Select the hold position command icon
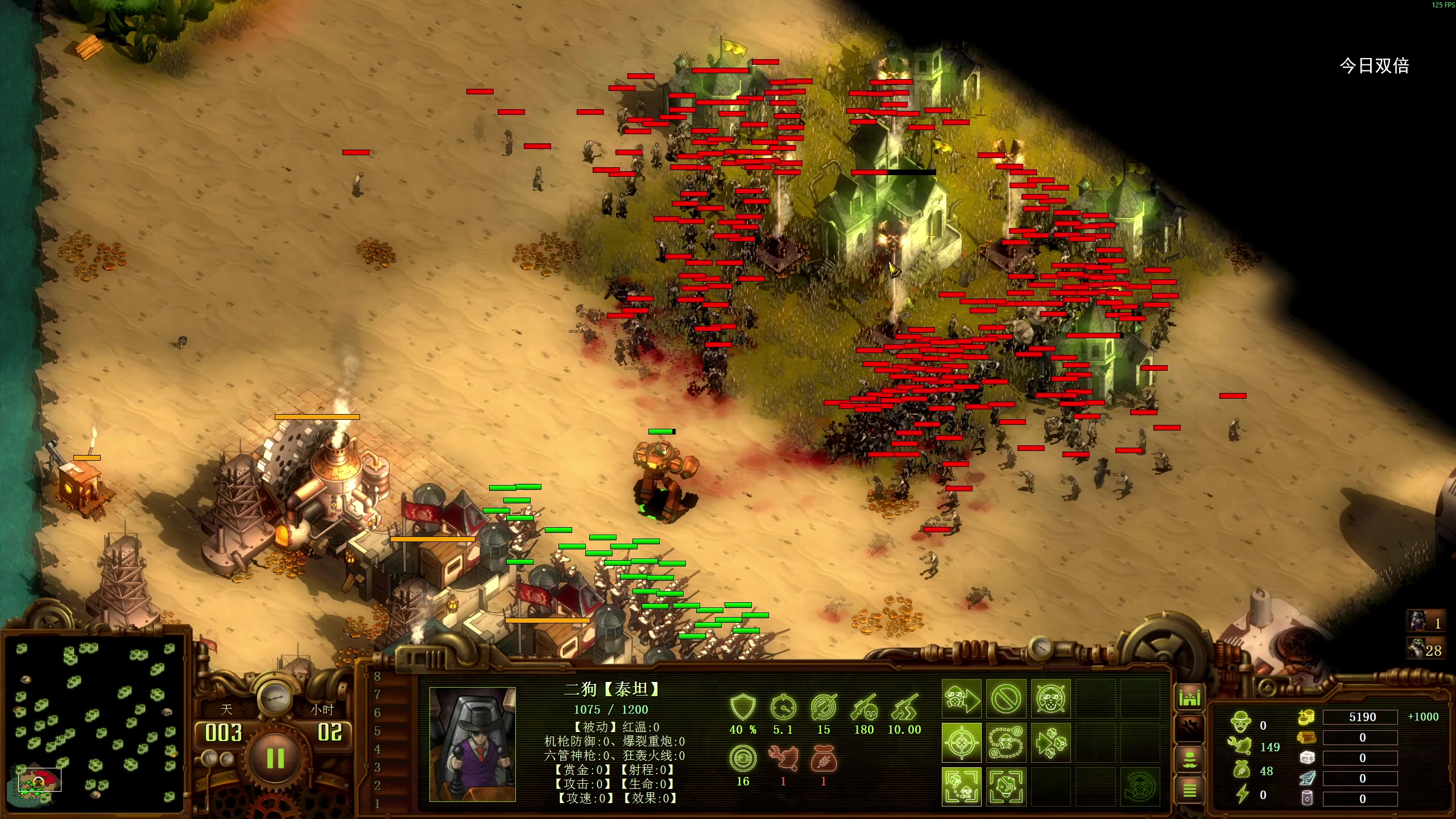The image size is (1456, 819). (1050, 699)
